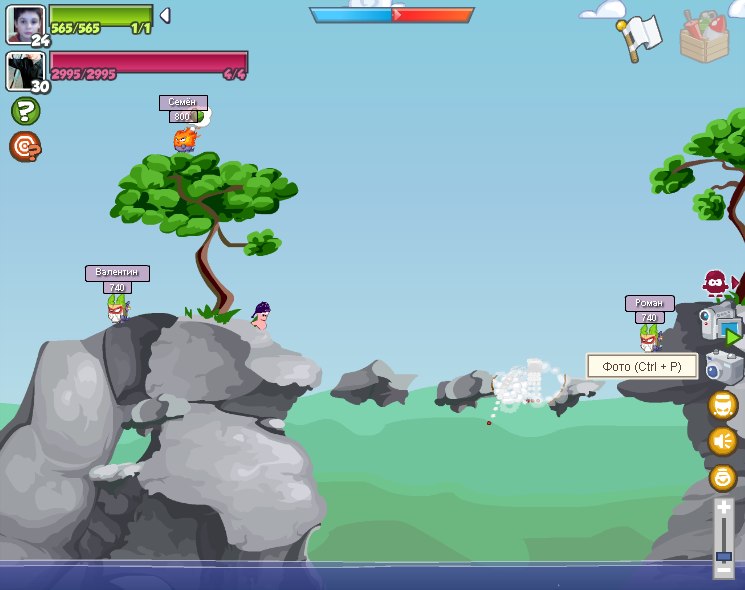Open the weapons crate
This screenshot has height=590, width=745.
coord(704,37)
